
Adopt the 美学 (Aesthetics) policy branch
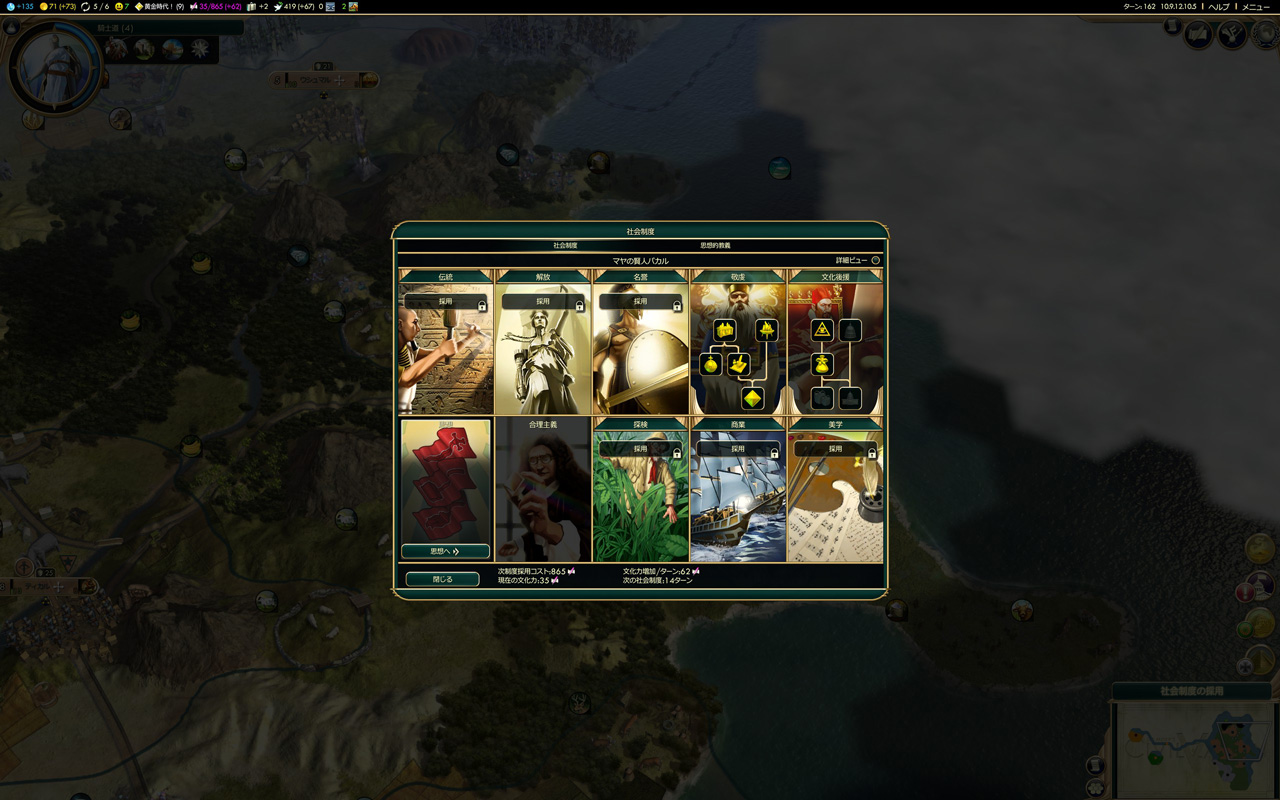point(835,449)
